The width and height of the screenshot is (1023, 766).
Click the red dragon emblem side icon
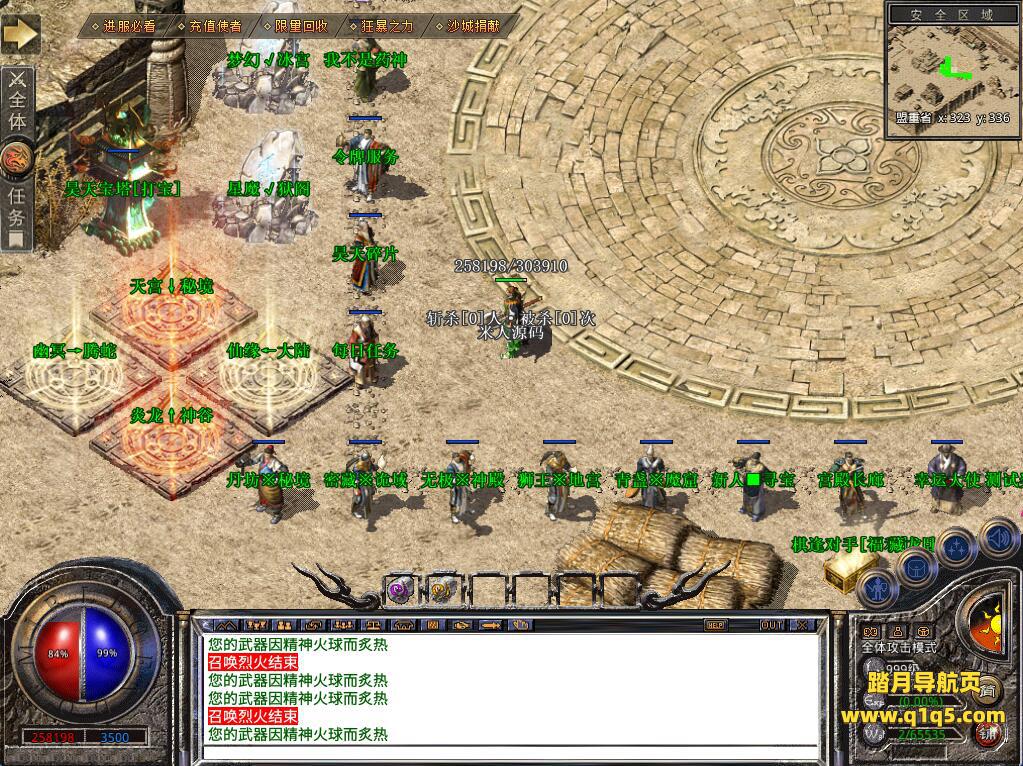tap(18, 157)
